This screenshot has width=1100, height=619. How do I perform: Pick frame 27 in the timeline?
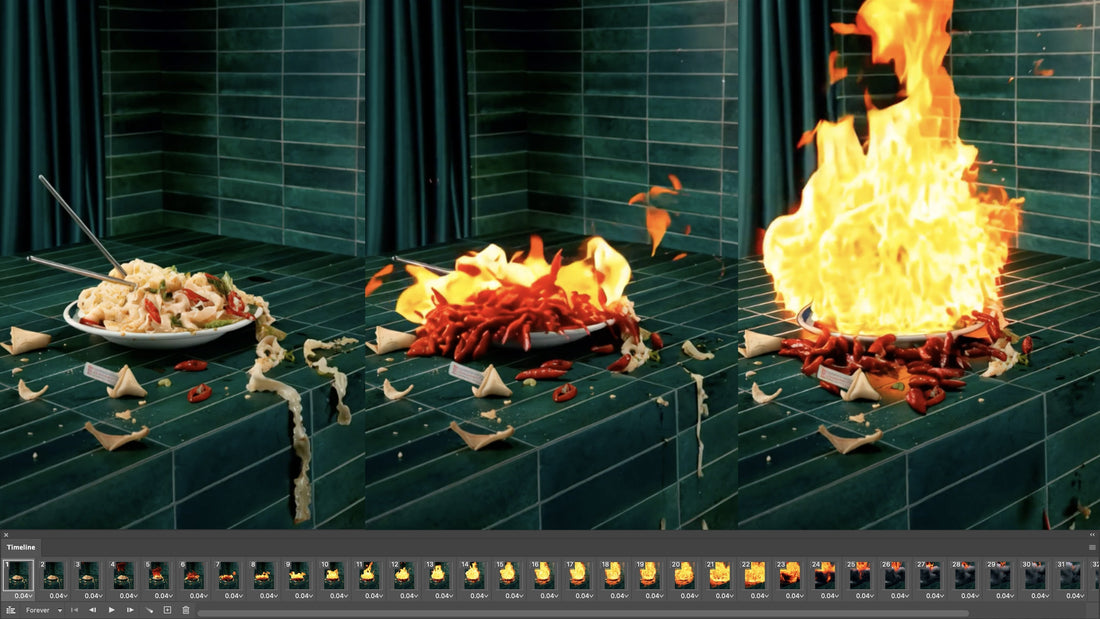pos(929,574)
